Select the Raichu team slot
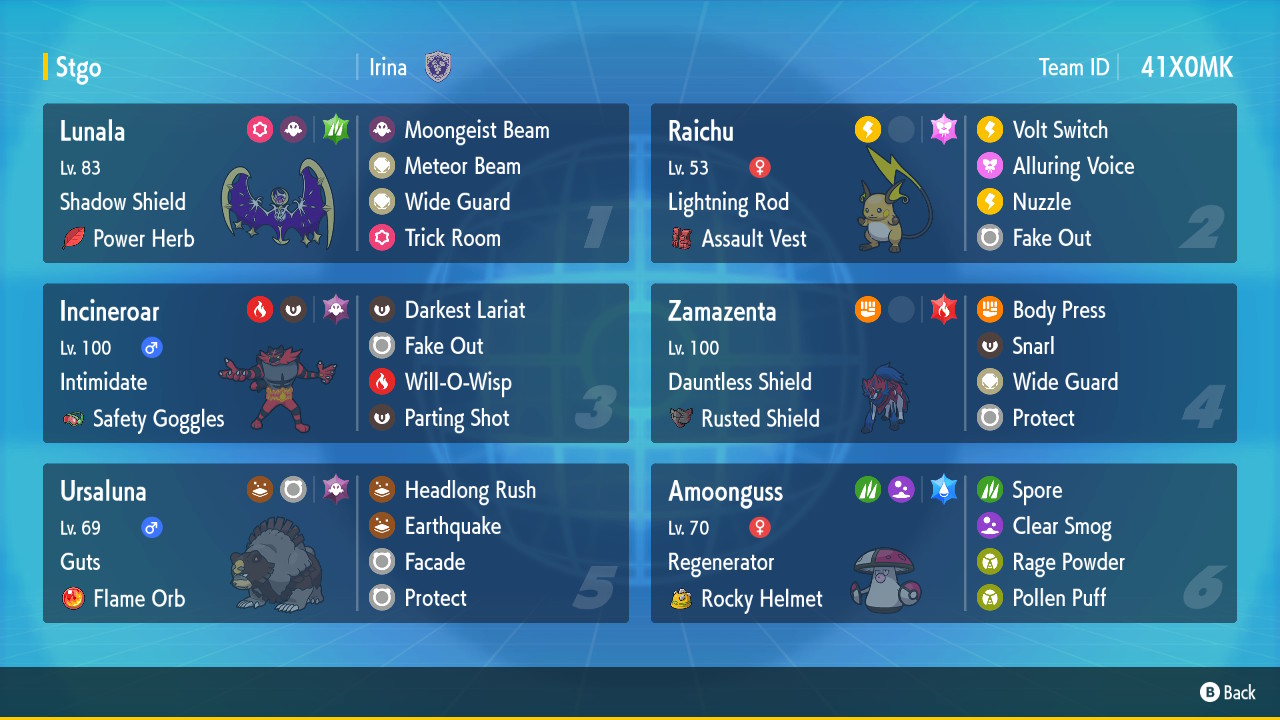Image resolution: width=1280 pixels, height=720 pixels. pyautogui.click(x=943, y=183)
